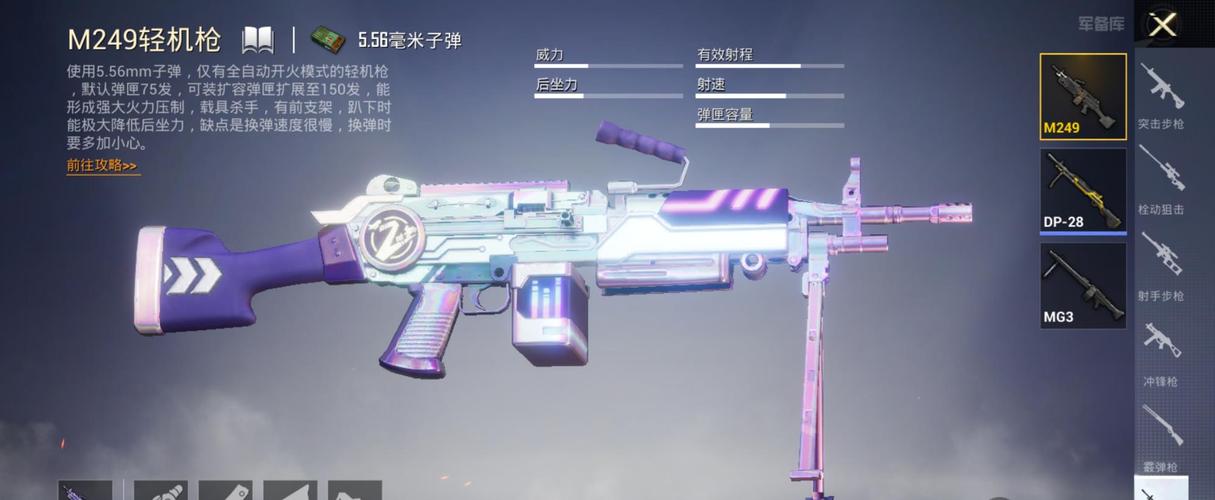Choose the MG3 machine gun
Image resolution: width=1215 pixels, height=500 pixels.
tap(1083, 285)
